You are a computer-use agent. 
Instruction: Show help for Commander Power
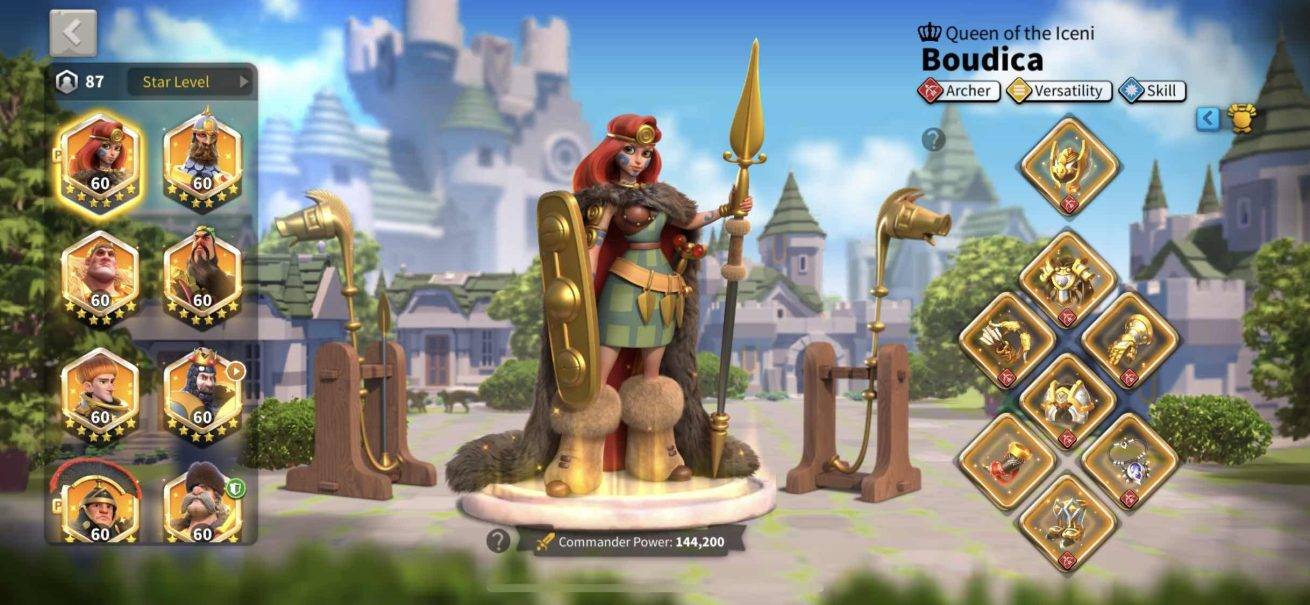point(498,541)
